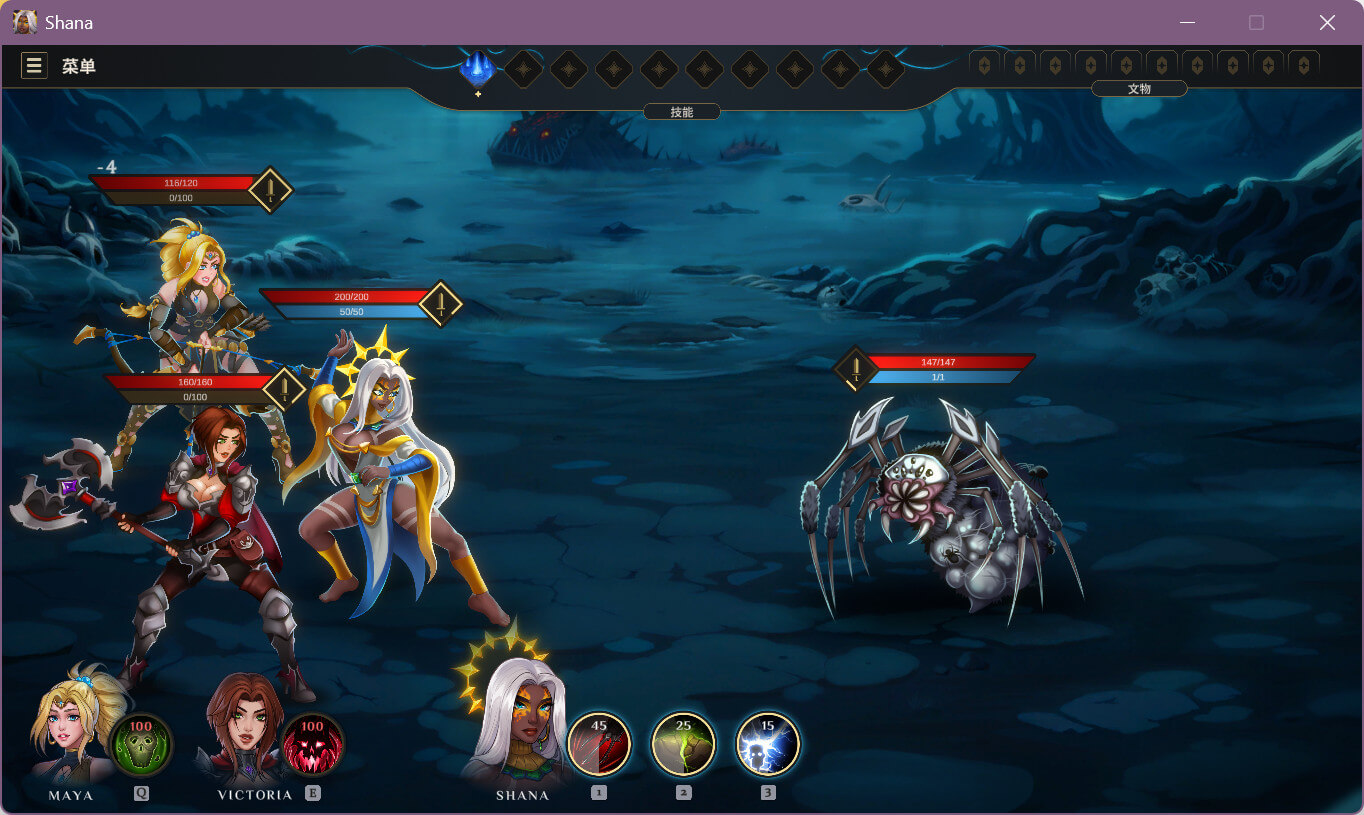This screenshot has width=1364, height=815.
Task: Minimize the Shana game window
Action: click(1188, 22)
